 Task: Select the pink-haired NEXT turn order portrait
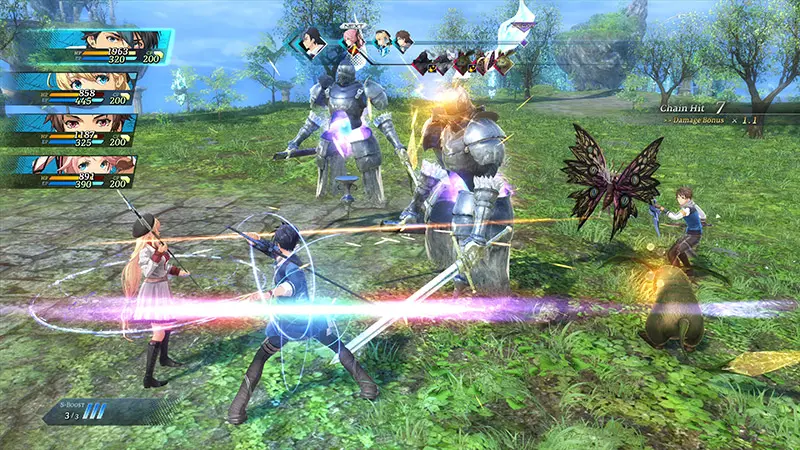(x=352, y=40)
